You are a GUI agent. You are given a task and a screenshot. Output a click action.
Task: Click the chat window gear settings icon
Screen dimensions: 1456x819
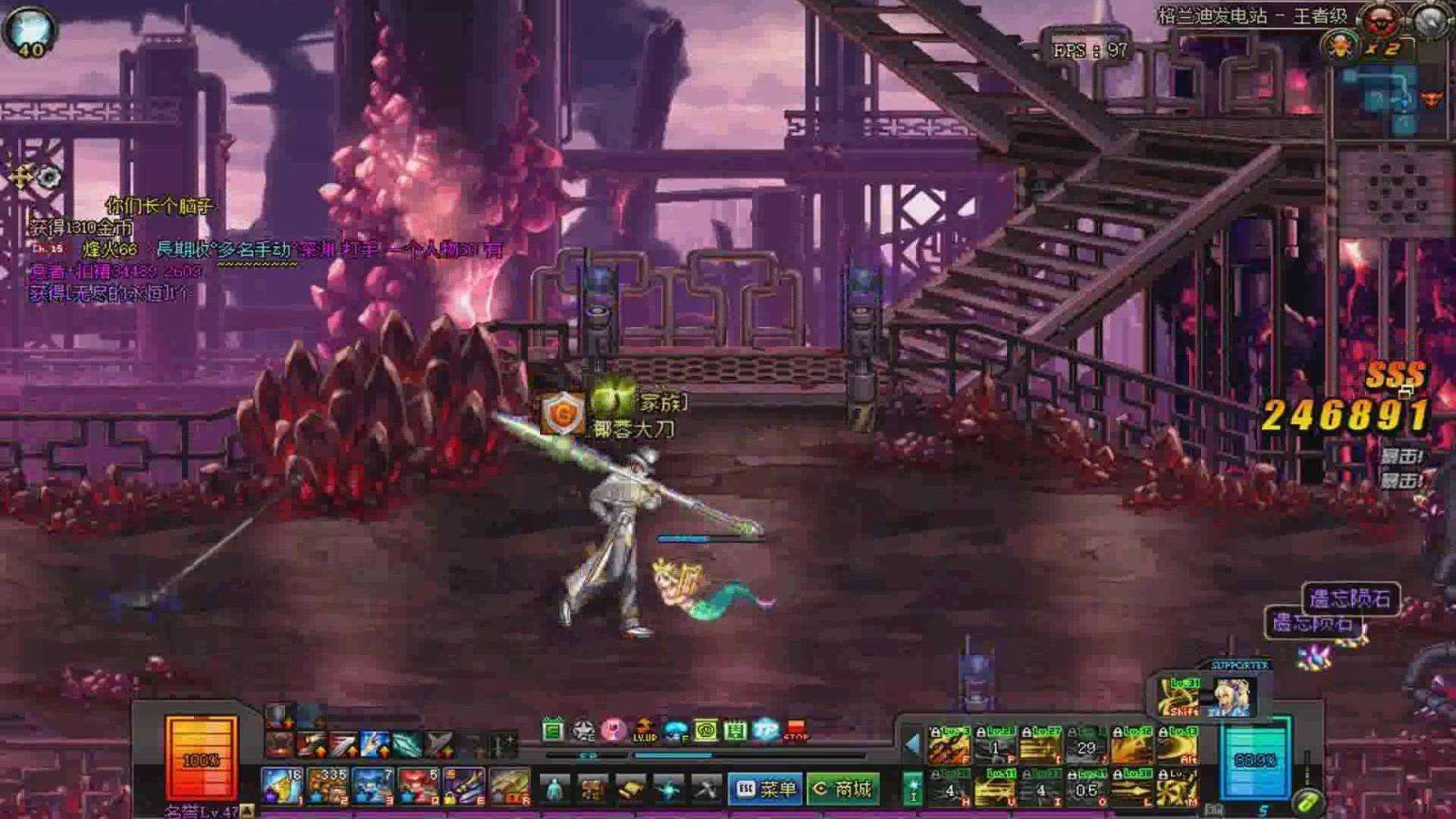(x=49, y=176)
